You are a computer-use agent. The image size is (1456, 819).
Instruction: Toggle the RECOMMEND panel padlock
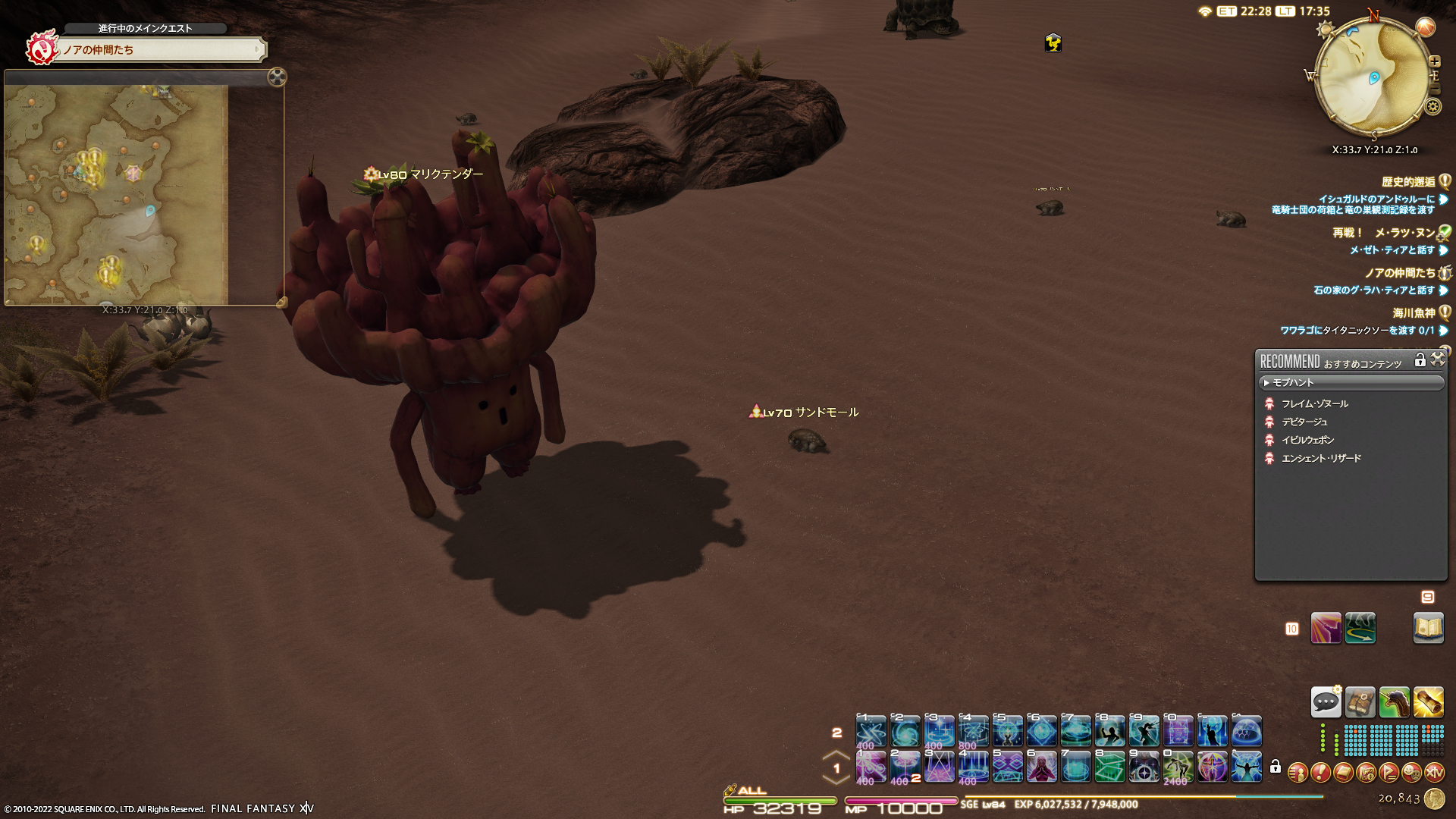[x=1420, y=360]
